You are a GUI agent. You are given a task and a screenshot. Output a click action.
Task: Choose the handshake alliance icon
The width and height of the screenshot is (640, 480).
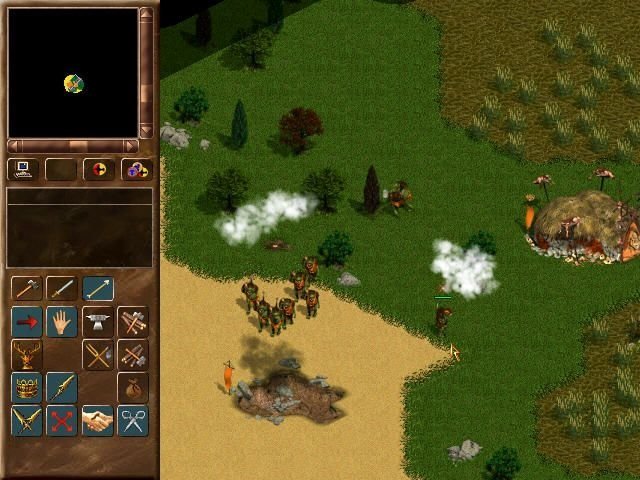[97, 420]
